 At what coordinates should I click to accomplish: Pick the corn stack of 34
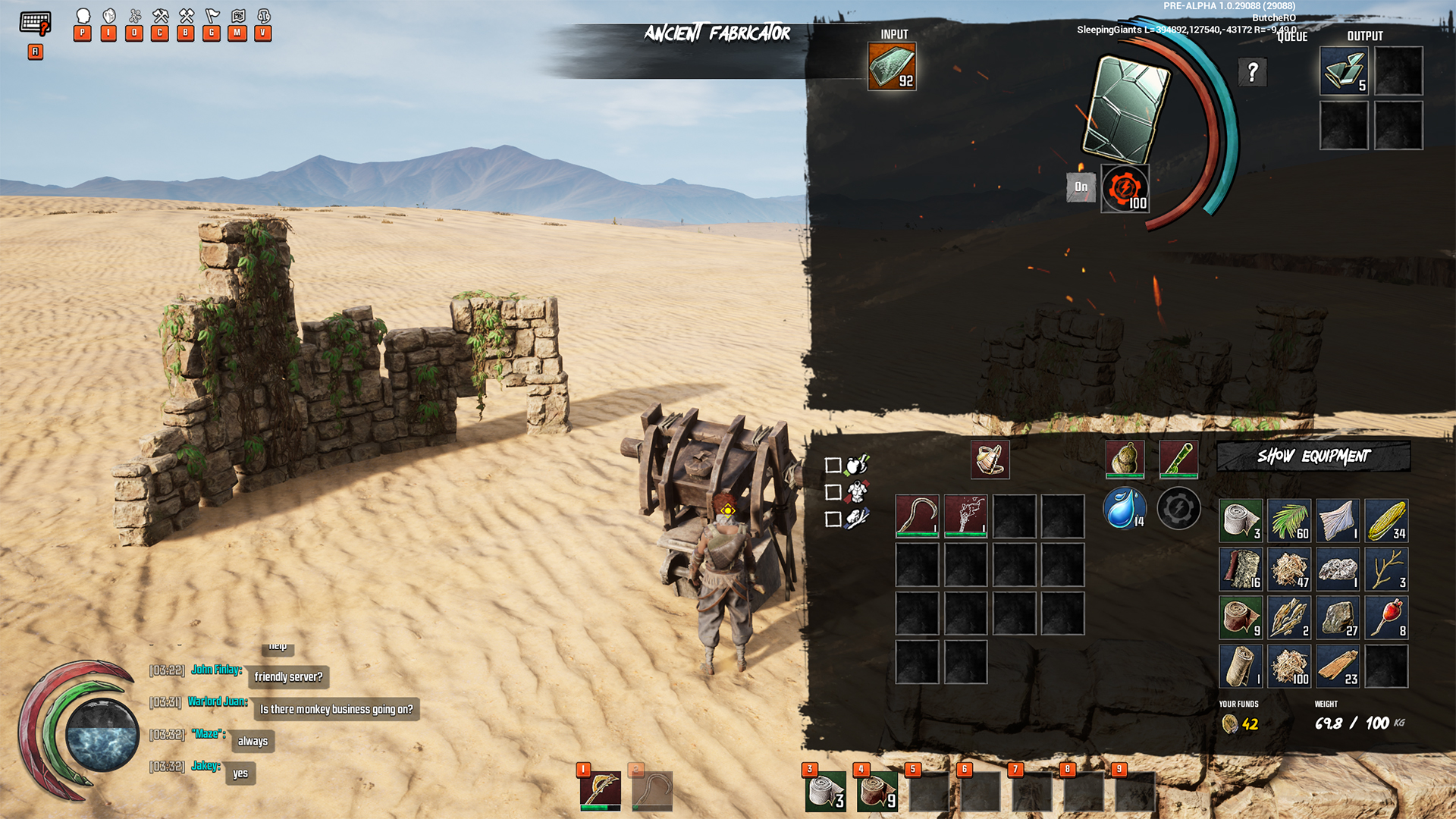[1386, 520]
